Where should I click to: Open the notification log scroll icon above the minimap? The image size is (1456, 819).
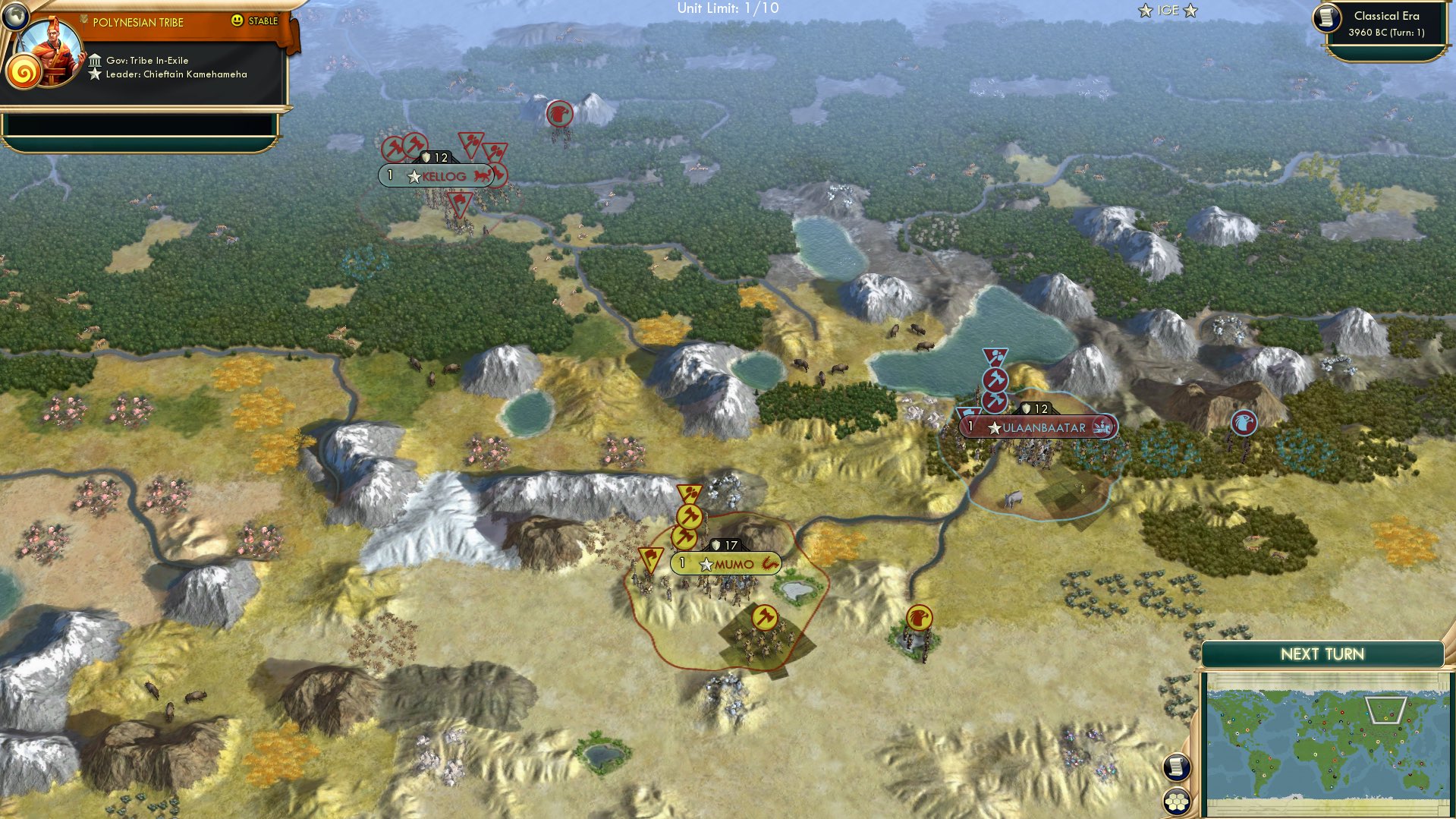click(1178, 768)
